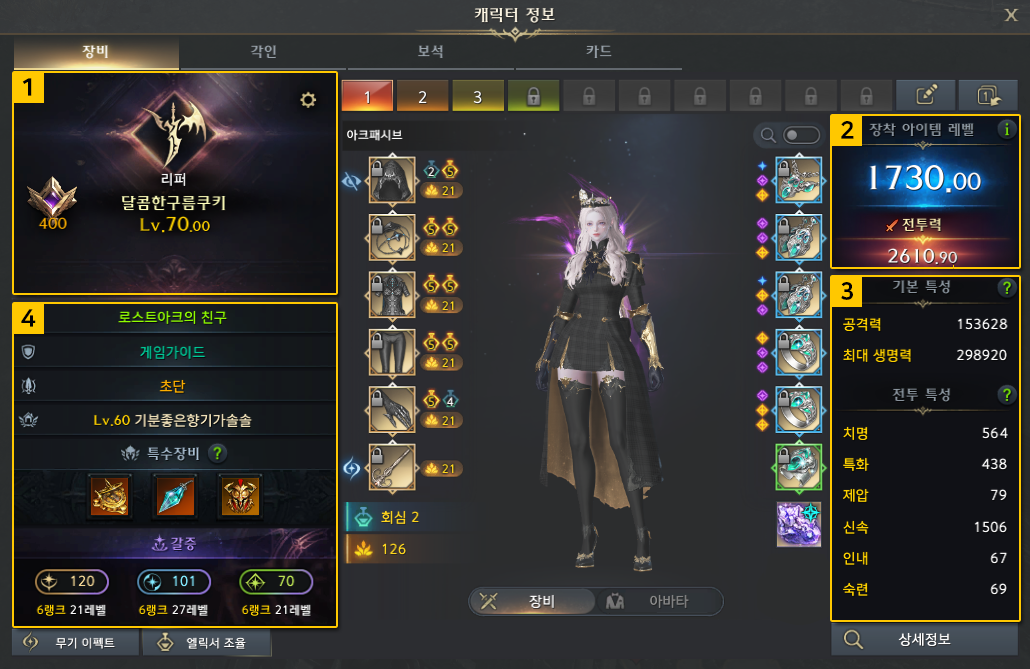Screen dimensions: 1030x669
Task: Close the character info window
Action: click(x=1011, y=14)
